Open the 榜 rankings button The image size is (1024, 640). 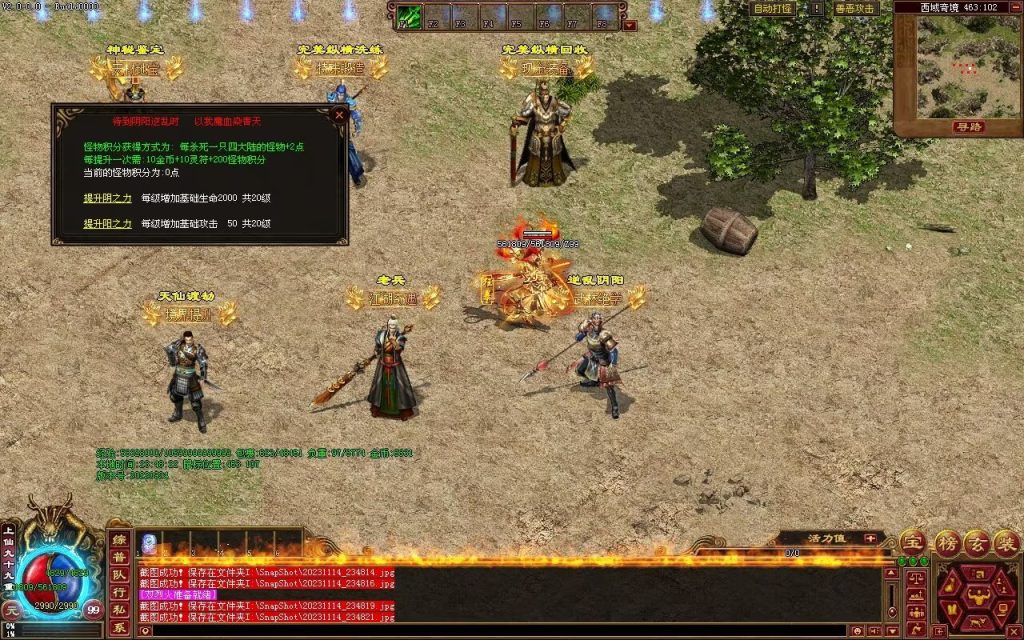[x=946, y=542]
